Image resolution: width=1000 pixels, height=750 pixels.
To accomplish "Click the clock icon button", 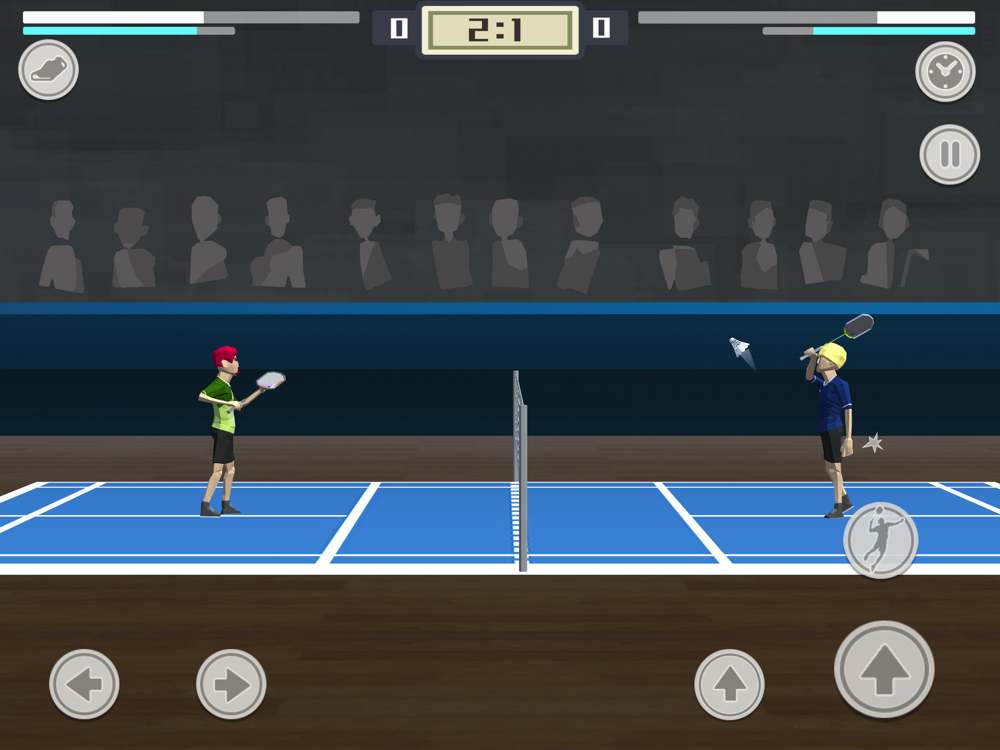I will [945, 71].
